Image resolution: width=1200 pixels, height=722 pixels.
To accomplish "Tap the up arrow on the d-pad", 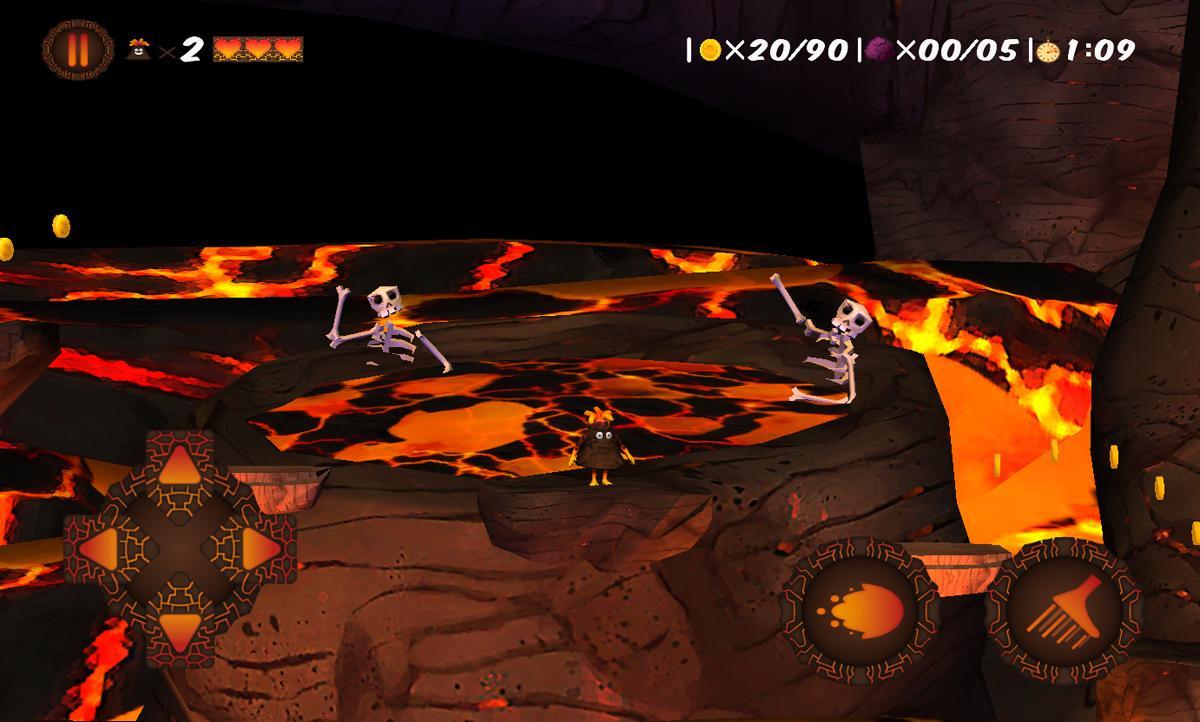I will (x=180, y=468).
